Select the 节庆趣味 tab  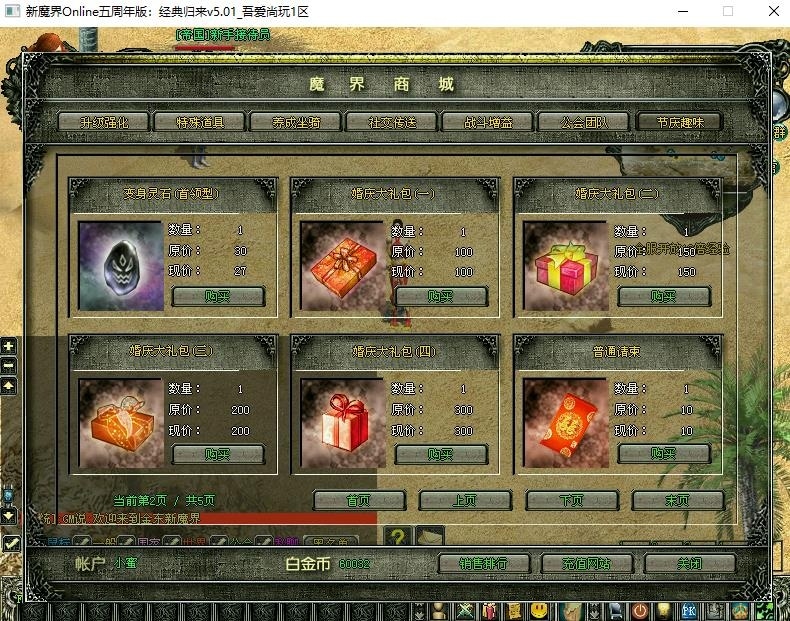click(x=679, y=122)
